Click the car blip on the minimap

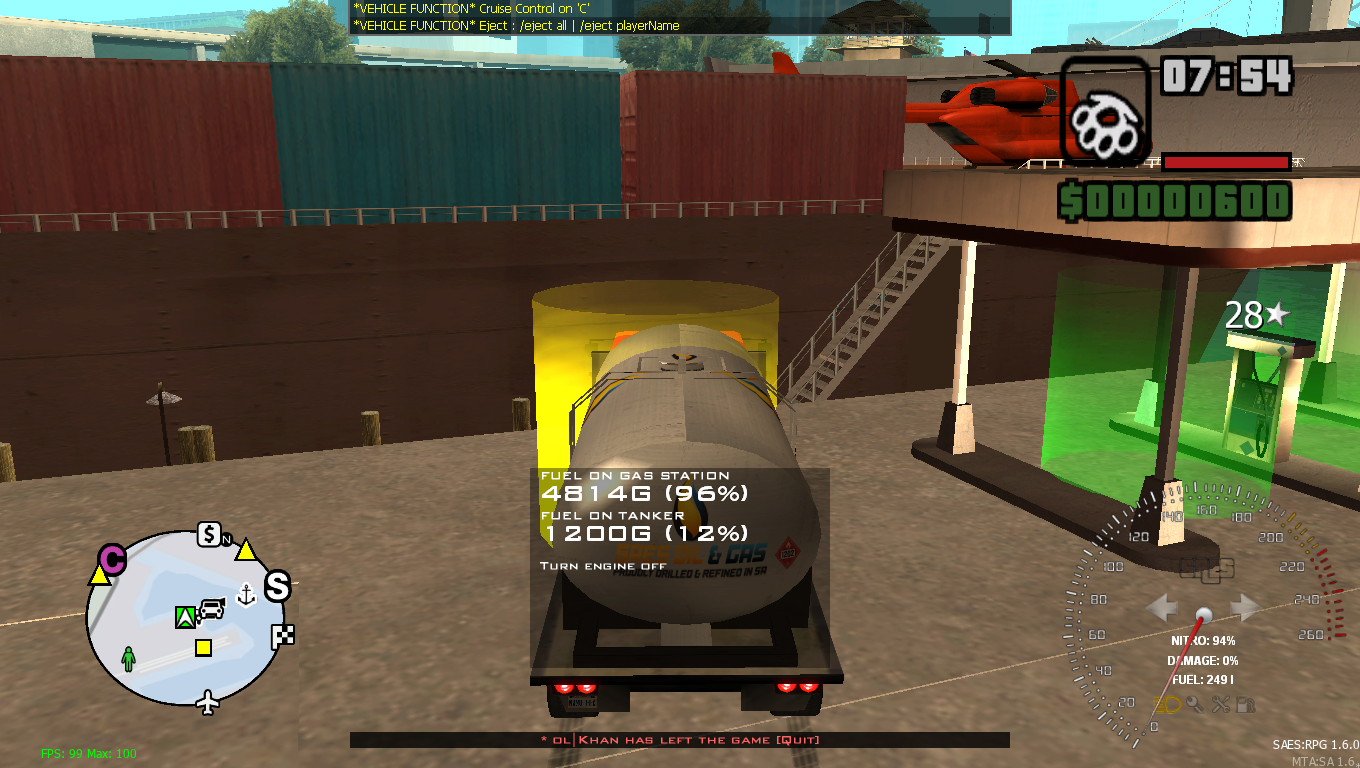[211, 610]
